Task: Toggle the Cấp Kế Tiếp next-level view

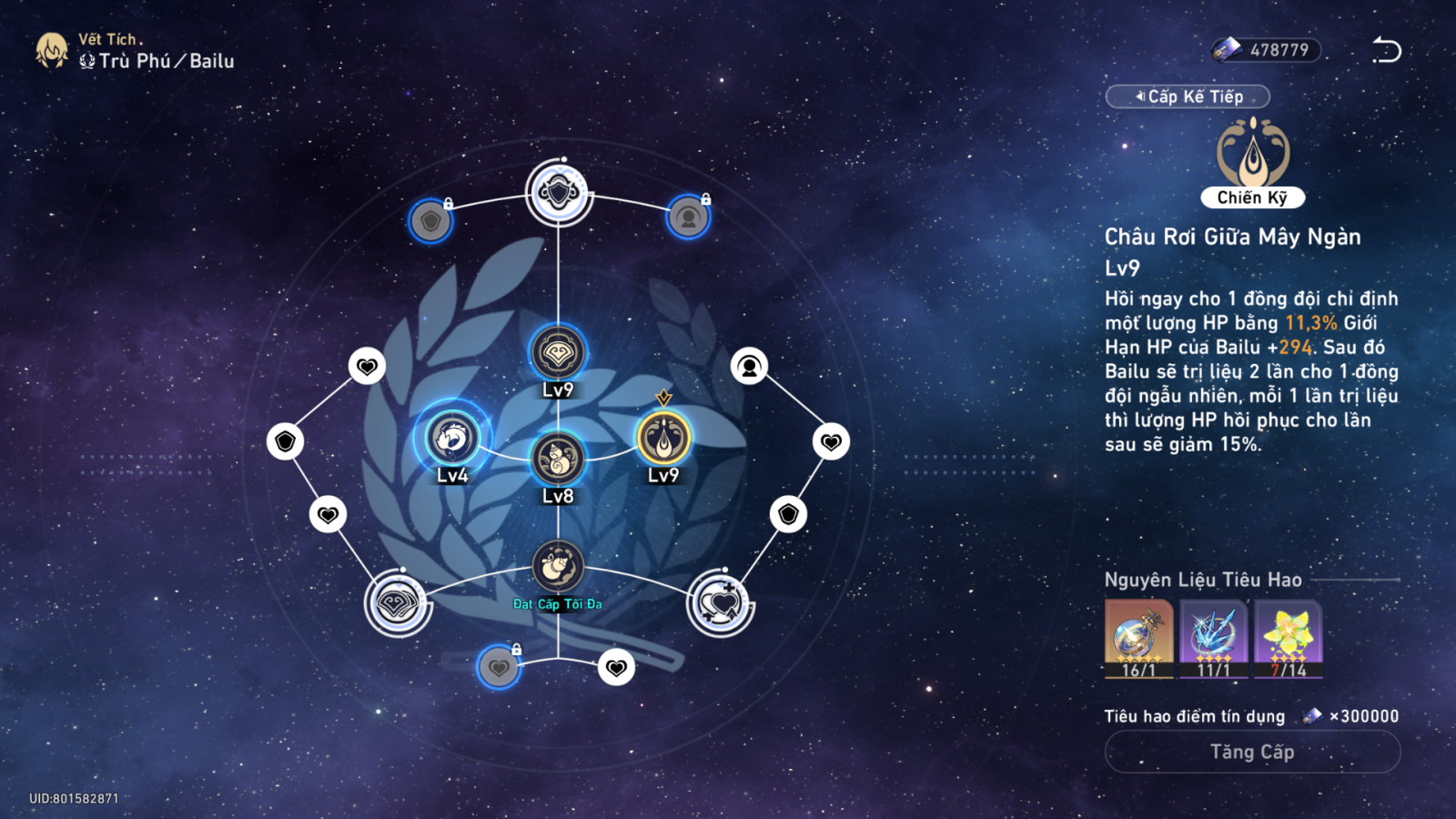Action: [1188, 96]
